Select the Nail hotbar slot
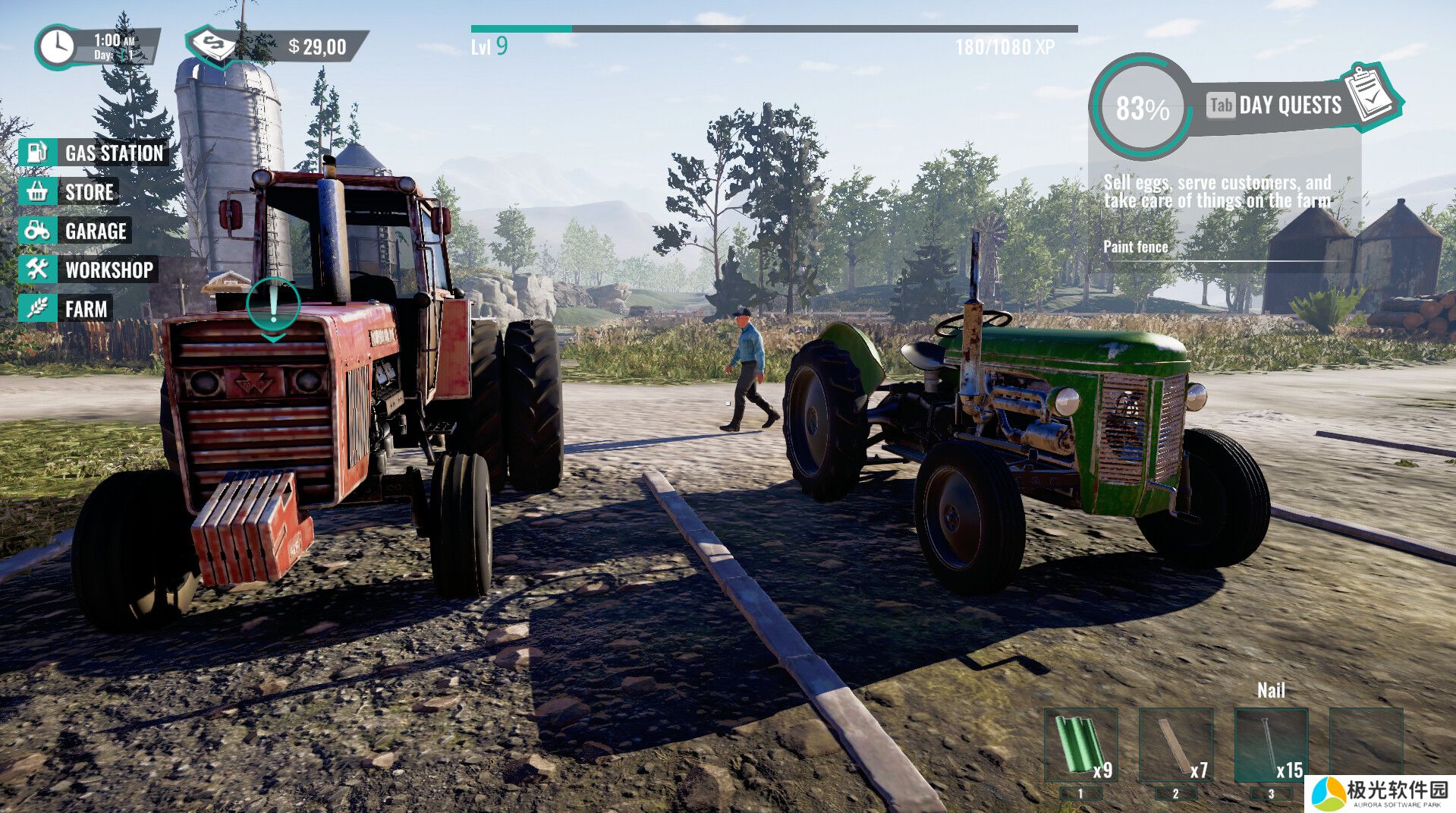This screenshot has width=1456, height=813. coord(1271,746)
